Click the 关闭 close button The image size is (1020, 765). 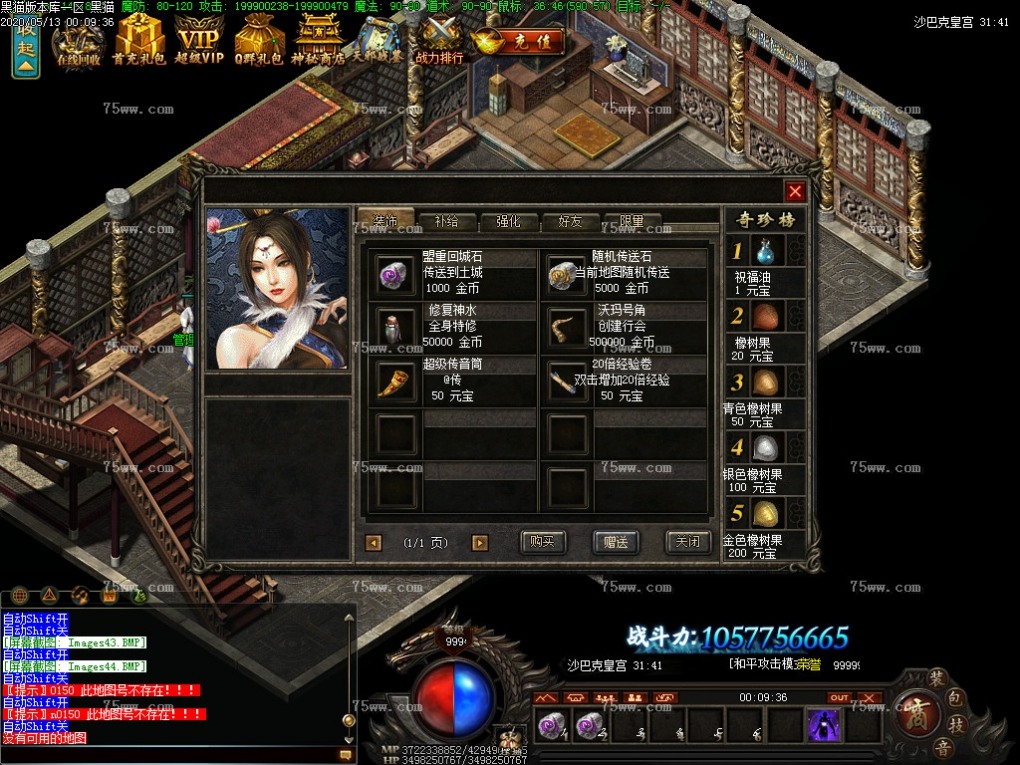[x=688, y=542]
